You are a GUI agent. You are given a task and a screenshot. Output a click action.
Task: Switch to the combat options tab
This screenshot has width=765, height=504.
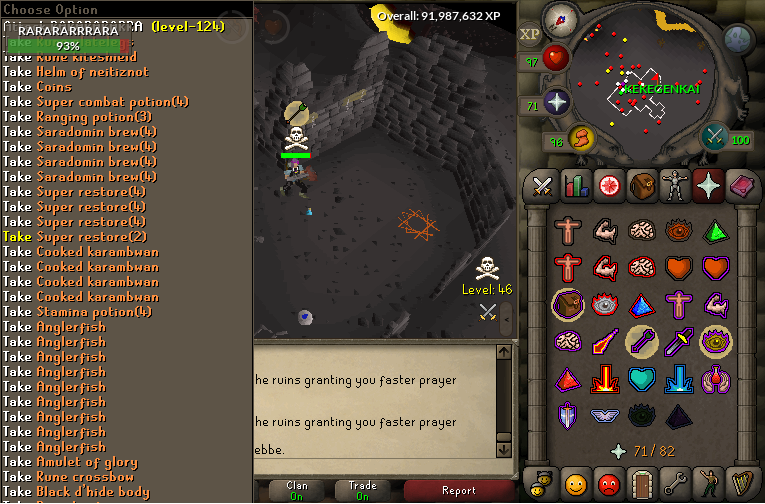coord(543,186)
